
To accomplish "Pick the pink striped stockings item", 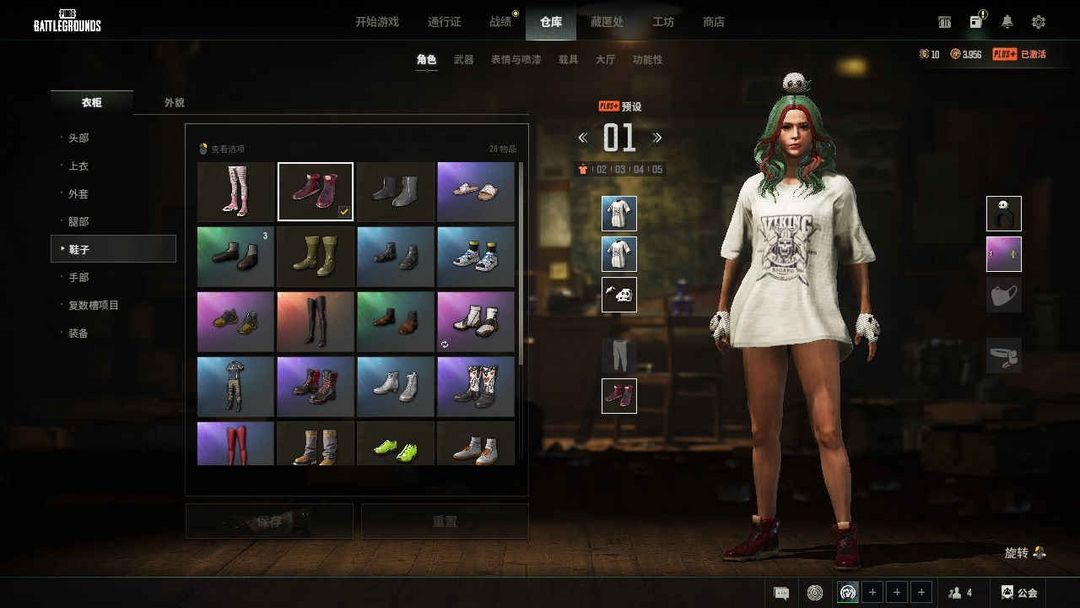I will (235, 192).
